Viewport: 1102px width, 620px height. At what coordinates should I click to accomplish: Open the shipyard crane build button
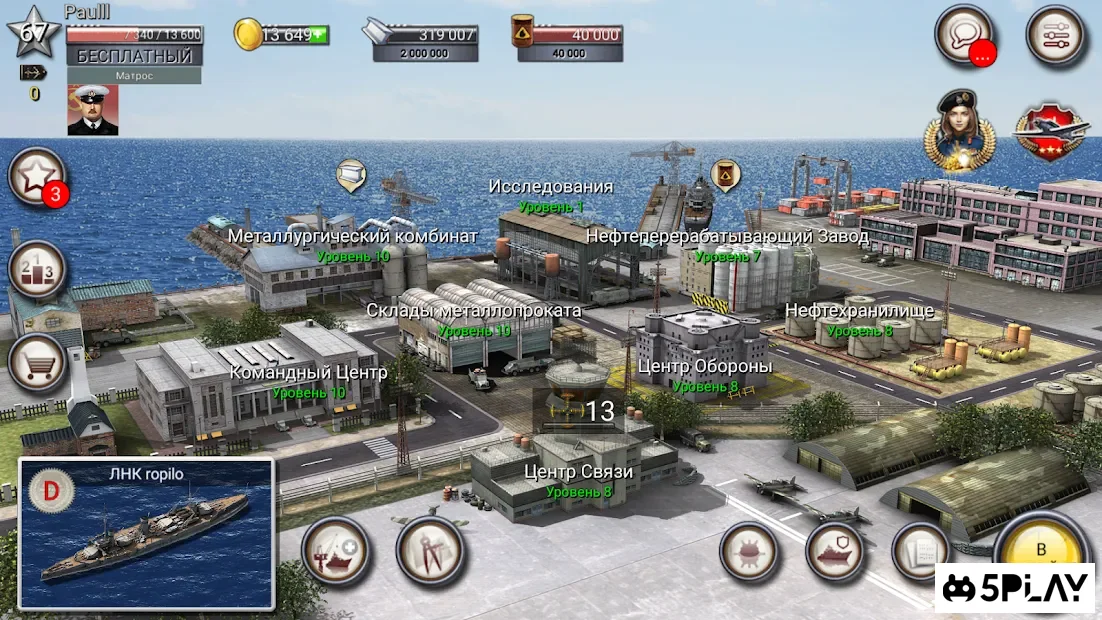click(x=335, y=551)
